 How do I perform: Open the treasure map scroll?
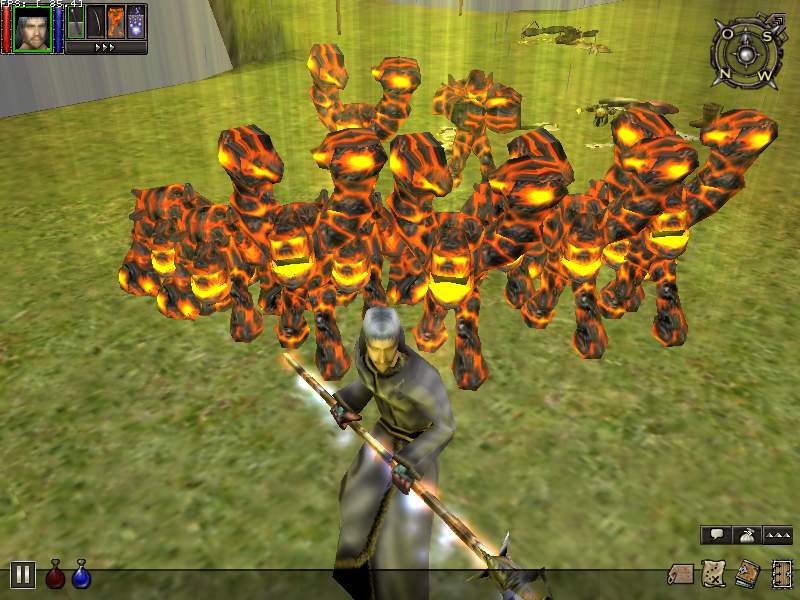click(713, 574)
